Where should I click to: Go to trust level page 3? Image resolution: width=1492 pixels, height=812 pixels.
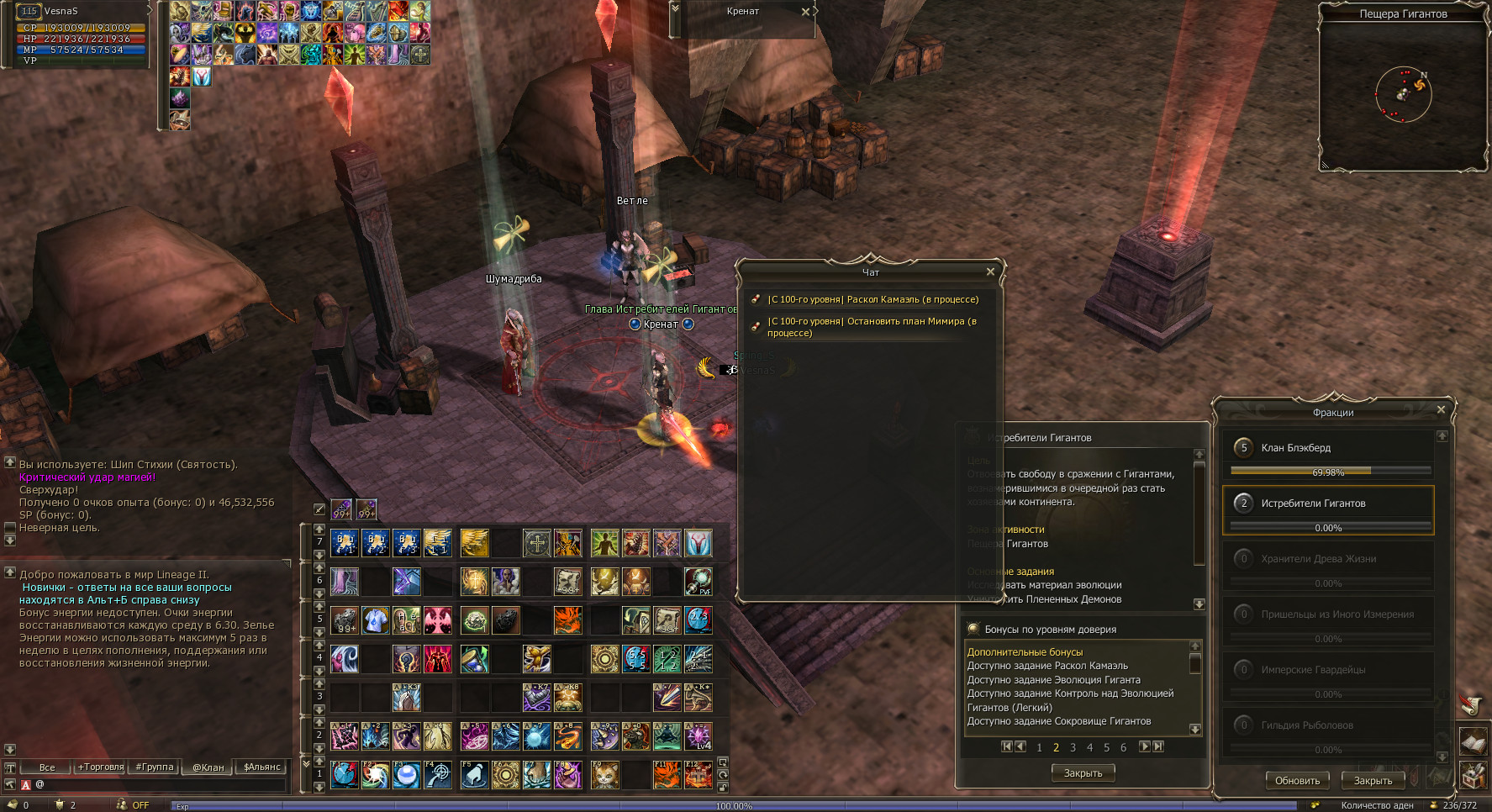pyautogui.click(x=1073, y=747)
